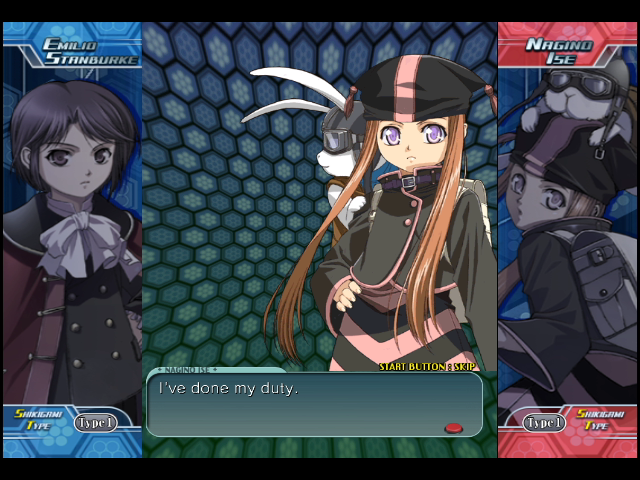Select Emilio Stanburke's Type 1 Shikigami badge
The width and height of the screenshot is (640, 480).
click(x=95, y=422)
